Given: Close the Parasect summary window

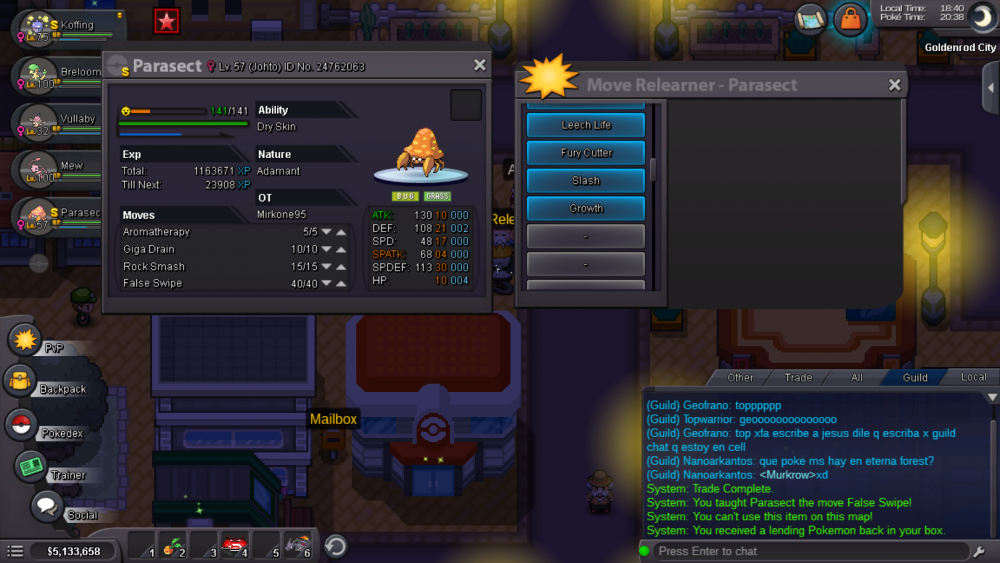Looking at the screenshot, I should (480, 65).
